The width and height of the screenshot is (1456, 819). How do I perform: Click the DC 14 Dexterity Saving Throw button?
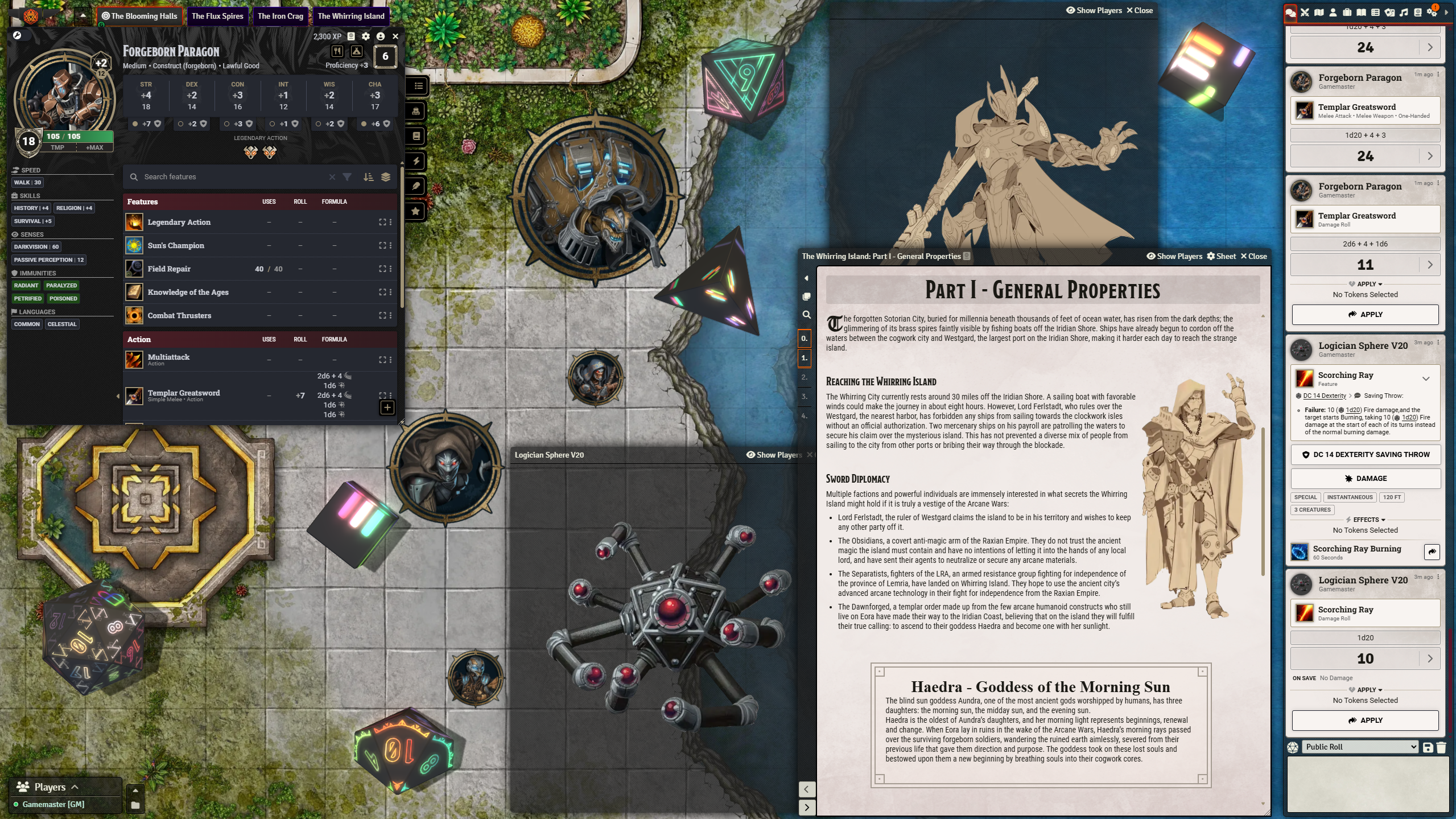(x=1364, y=454)
